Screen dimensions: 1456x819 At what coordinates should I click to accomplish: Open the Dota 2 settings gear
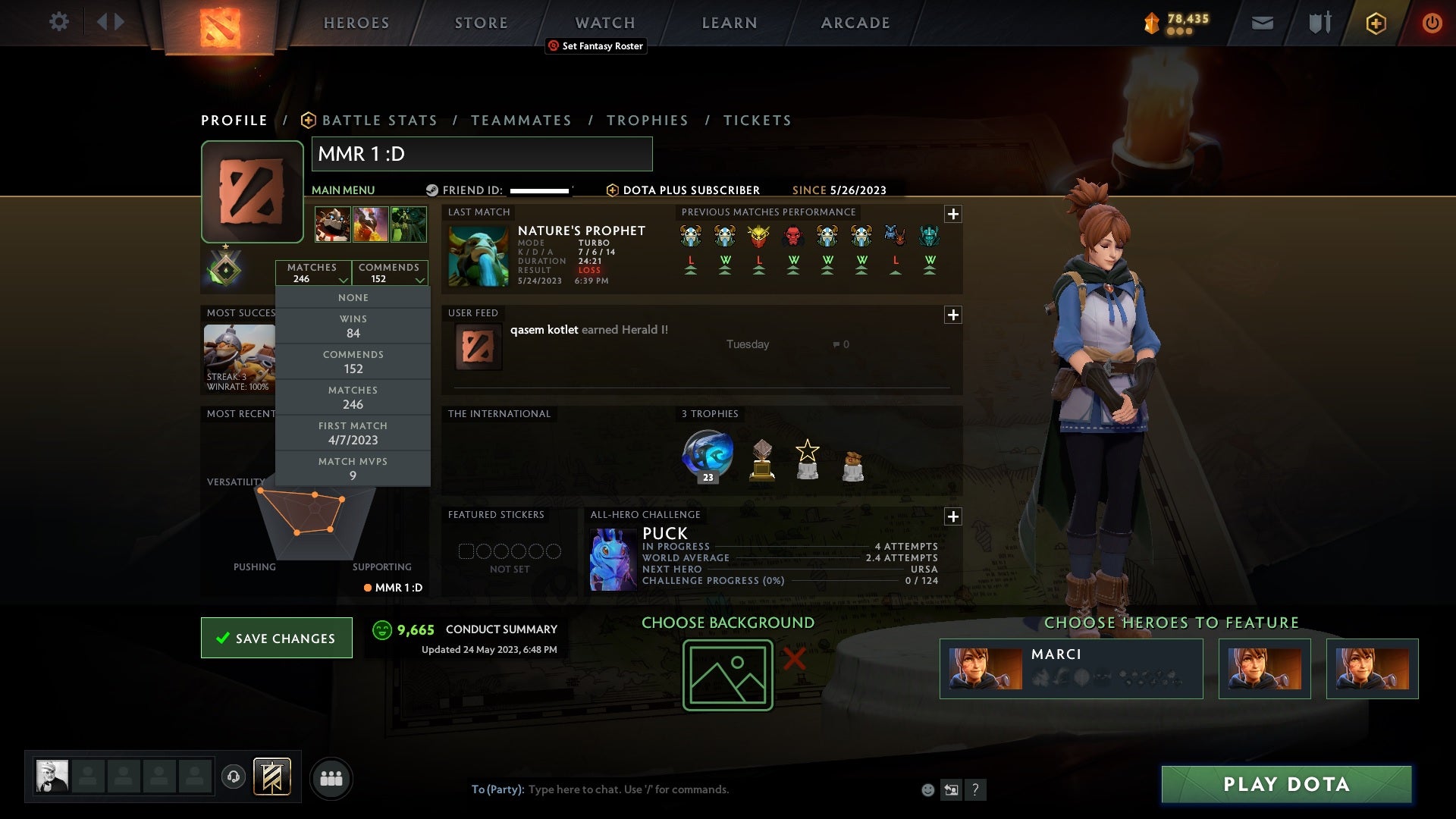coord(60,22)
